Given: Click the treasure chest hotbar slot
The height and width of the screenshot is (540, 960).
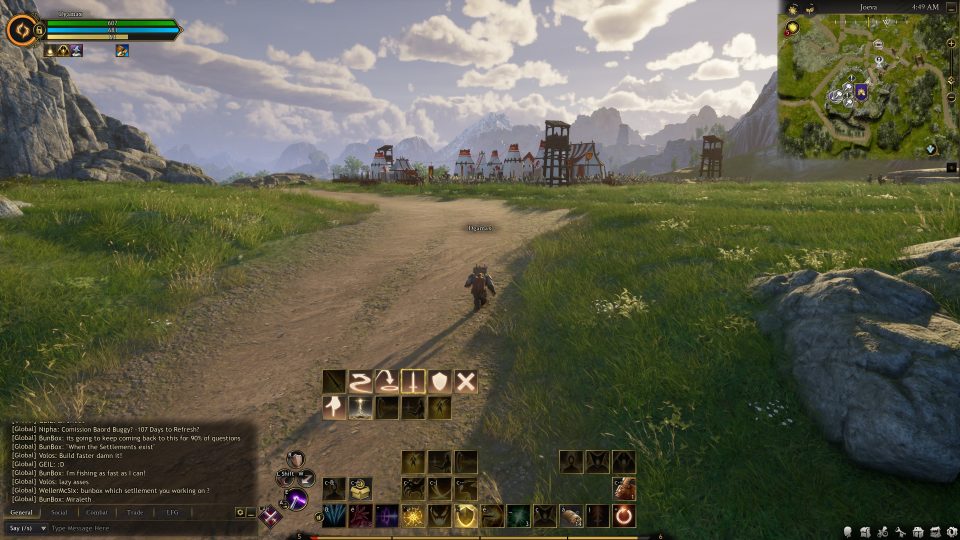Looking at the screenshot, I should (x=361, y=489).
